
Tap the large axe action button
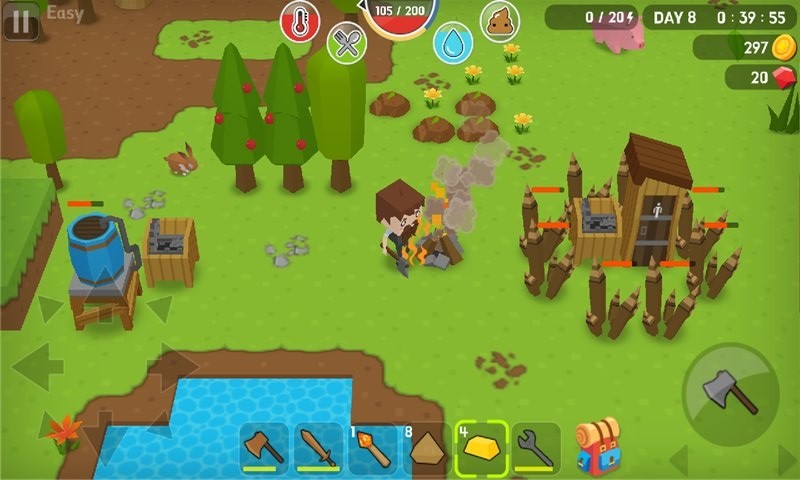click(x=730, y=394)
